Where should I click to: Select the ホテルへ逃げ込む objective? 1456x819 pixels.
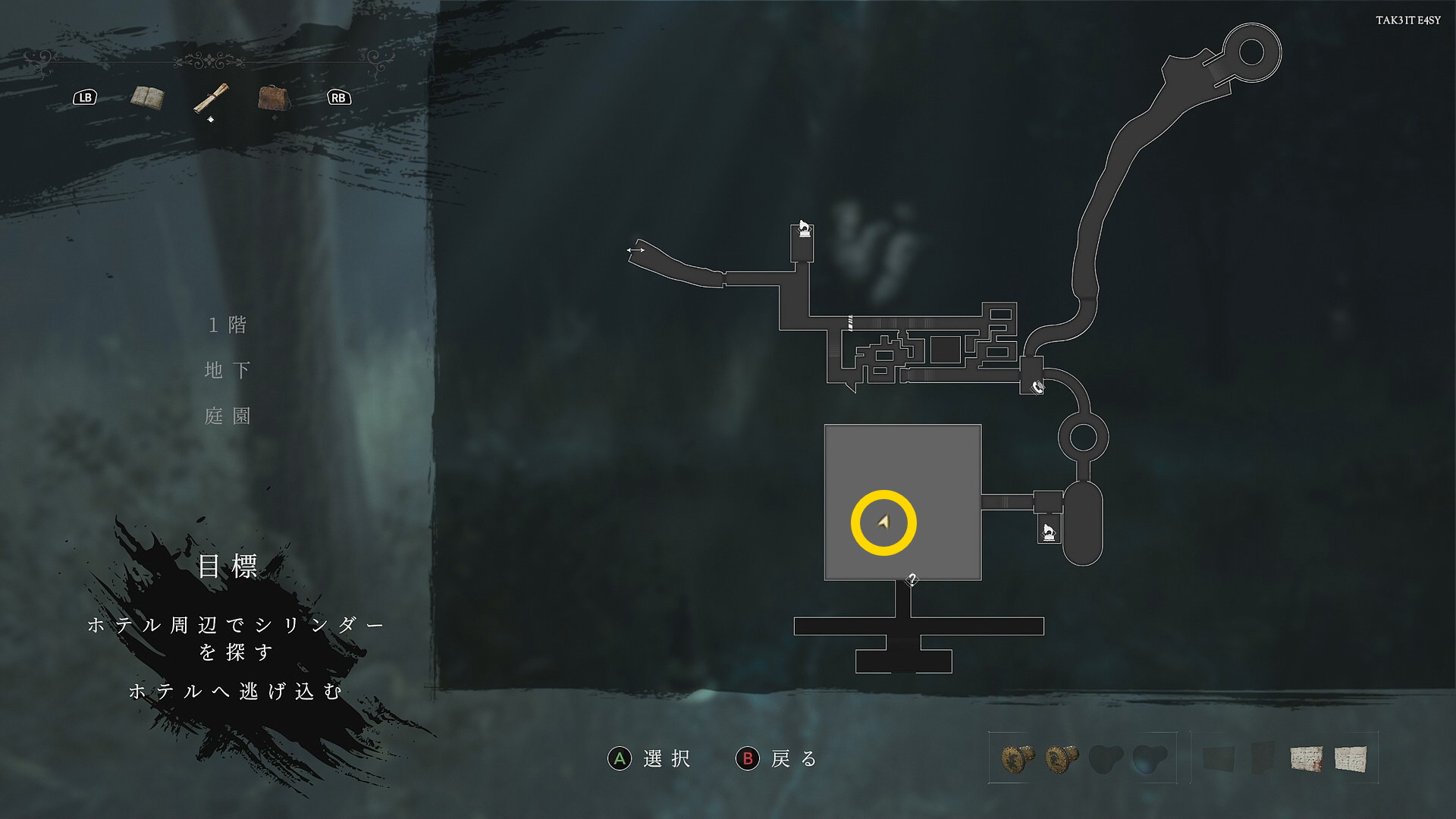[235, 692]
